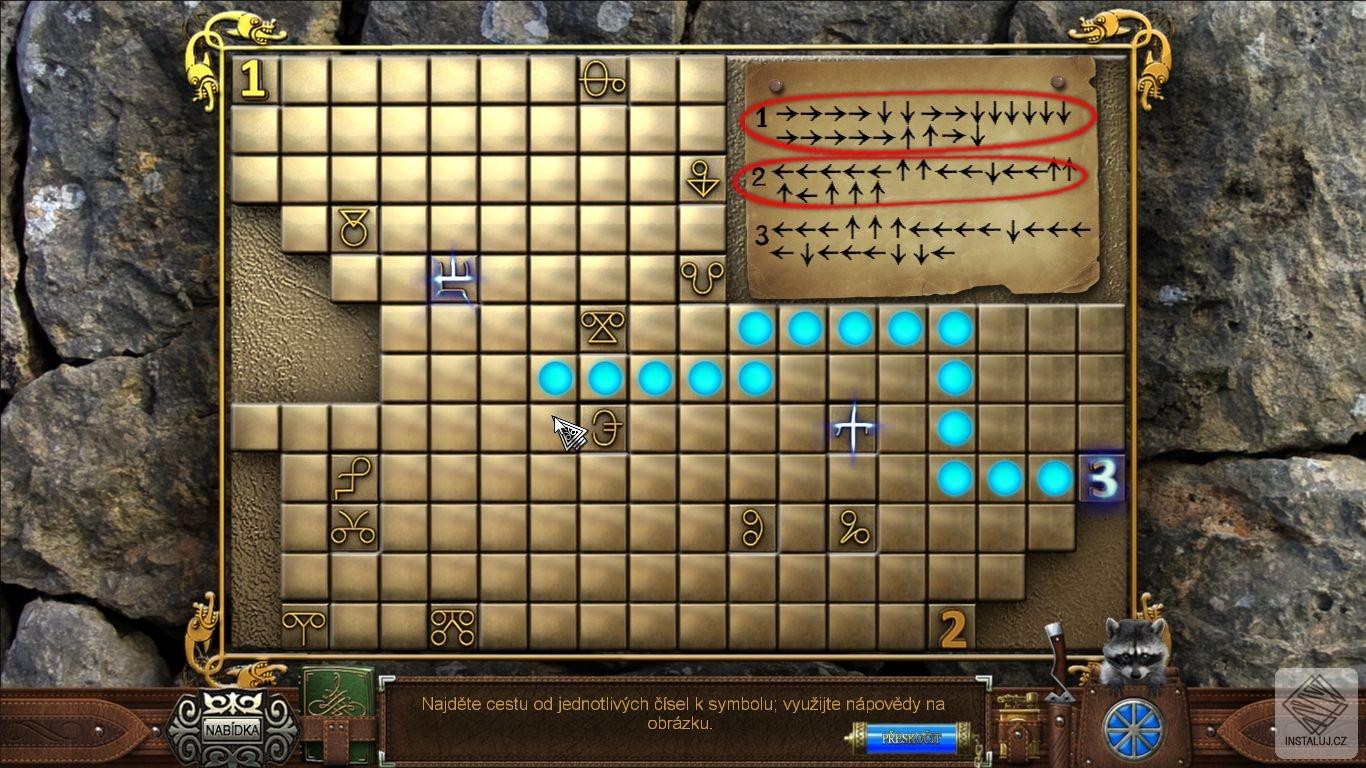Viewport: 1366px width, 768px height.
Task: Select the three-circle symbol tile in bottom row
Action: pyautogui.click(x=453, y=627)
